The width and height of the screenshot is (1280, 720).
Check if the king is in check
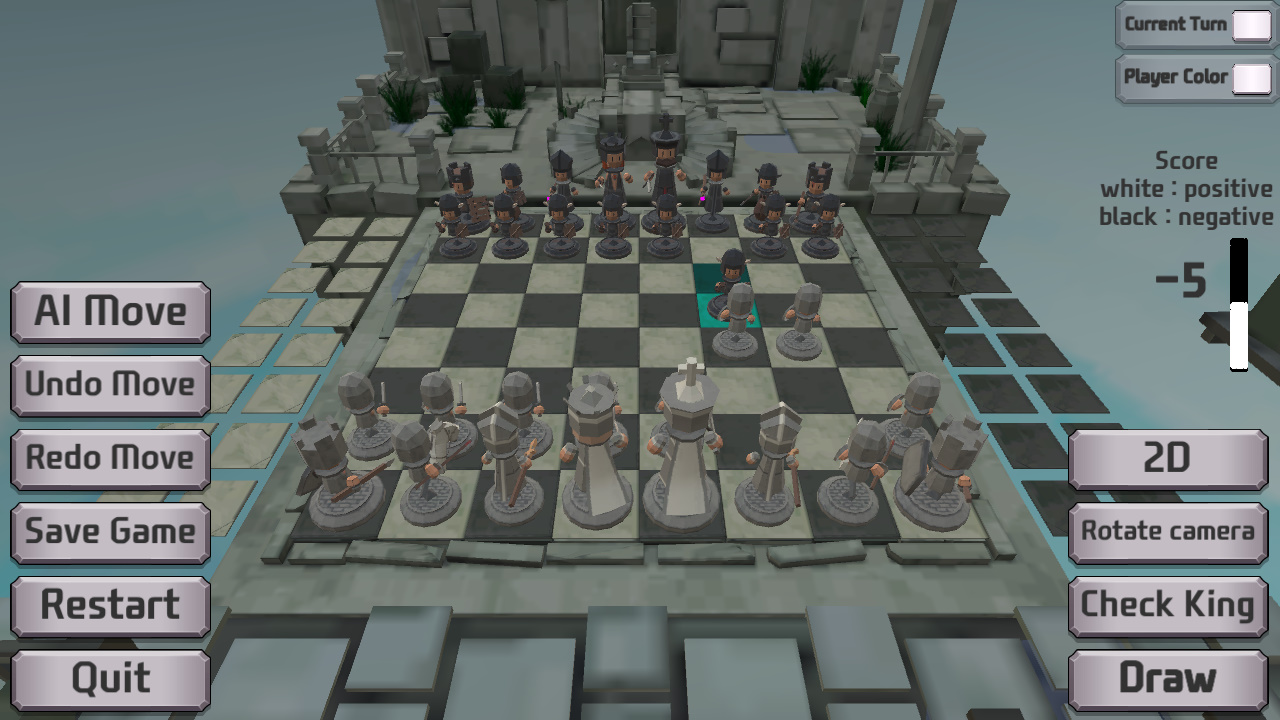tap(1167, 605)
